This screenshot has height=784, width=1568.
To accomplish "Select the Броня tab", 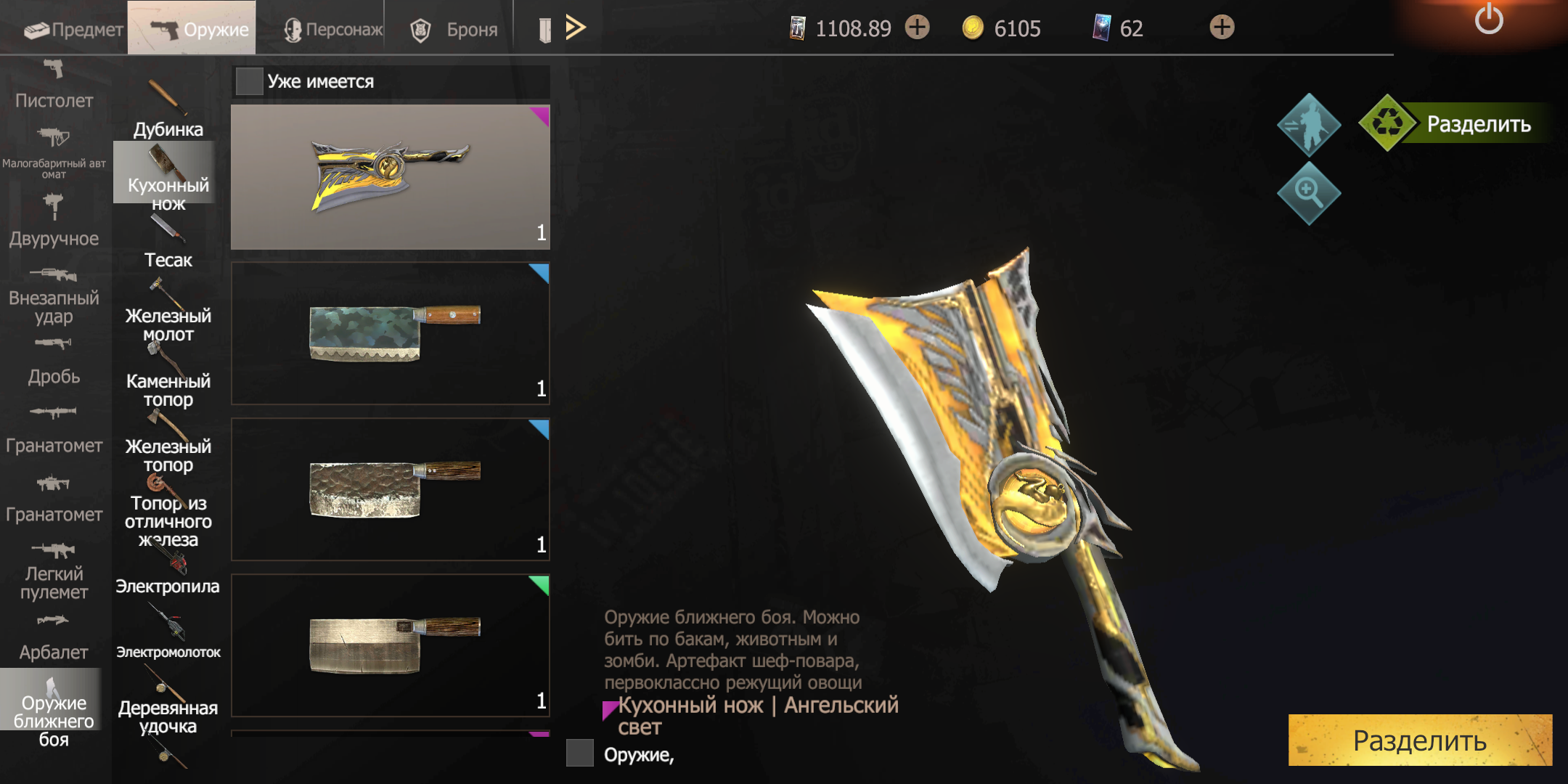I will tap(454, 29).
